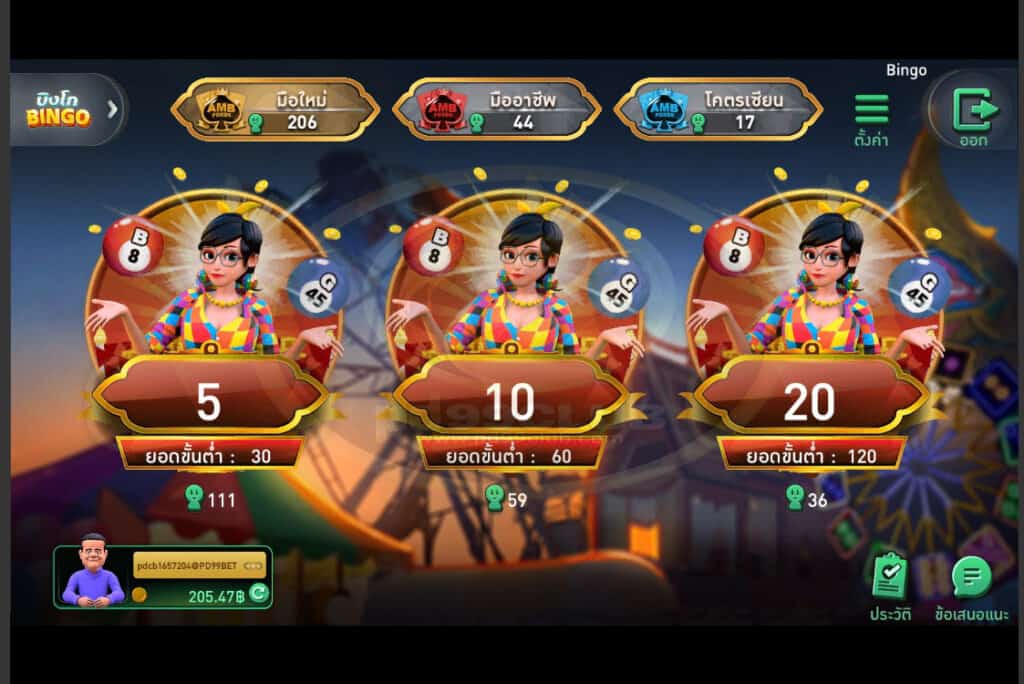Join the 10 bet bingo table
This screenshot has width=1024, height=684.
pyautogui.click(x=510, y=400)
